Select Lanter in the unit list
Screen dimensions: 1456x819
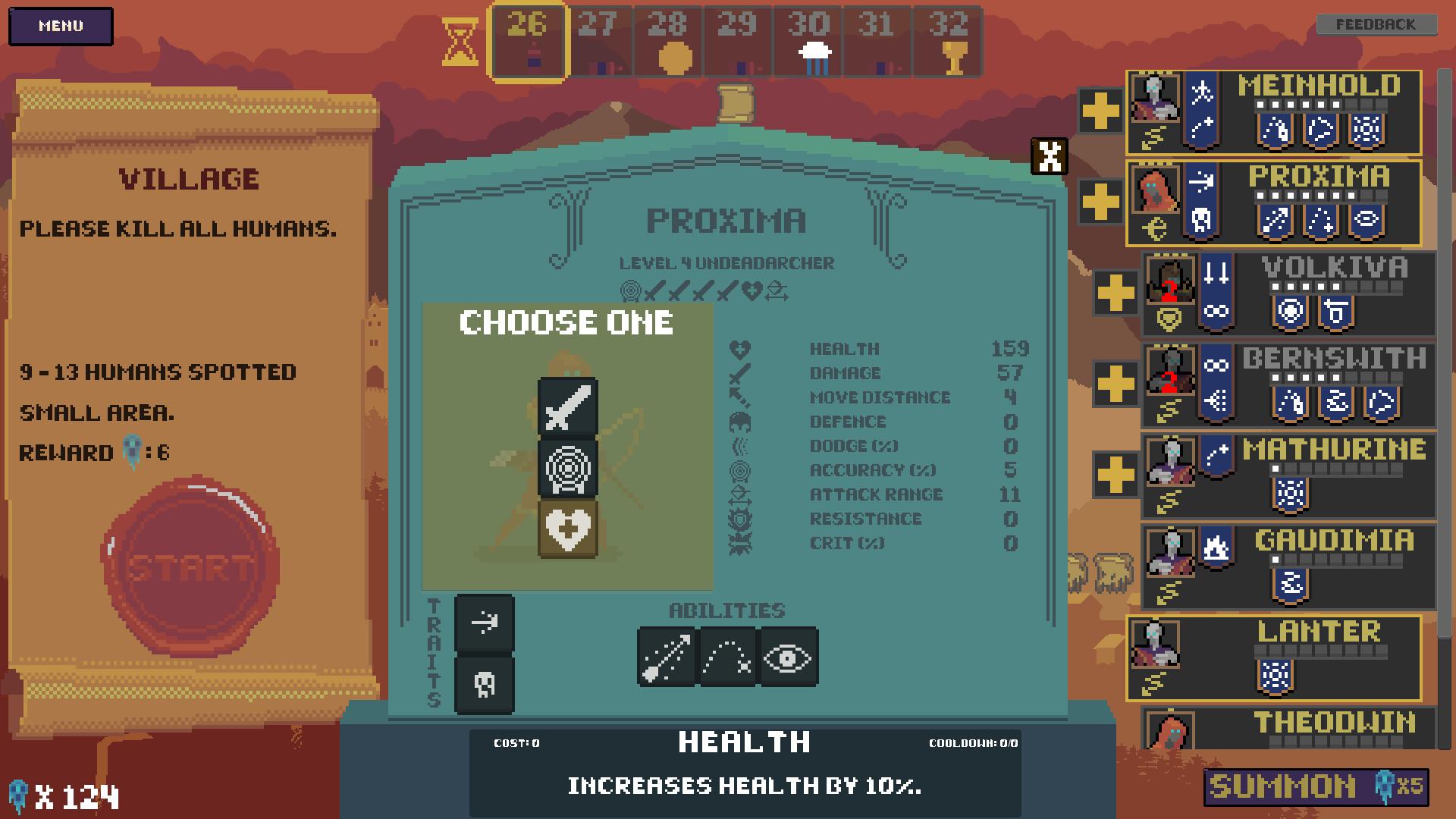pos(1318,632)
